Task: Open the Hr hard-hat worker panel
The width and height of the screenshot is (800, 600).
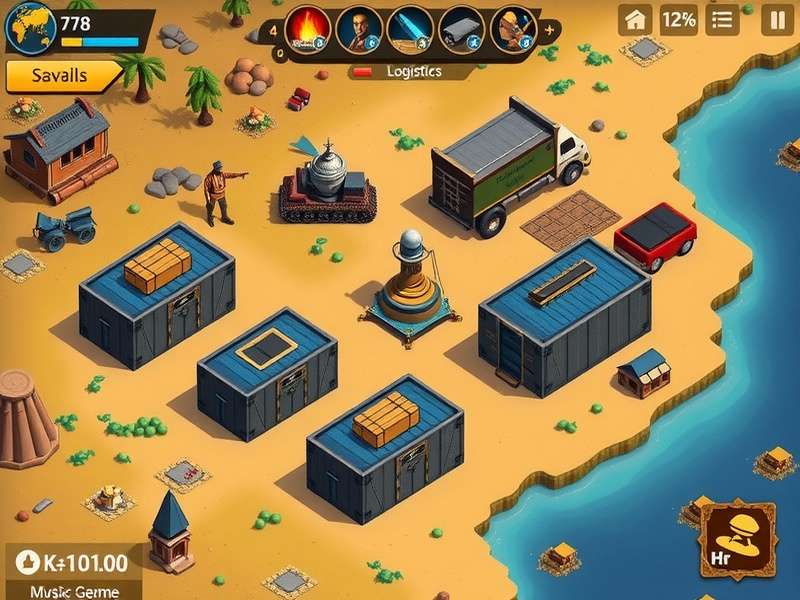Action: click(738, 541)
